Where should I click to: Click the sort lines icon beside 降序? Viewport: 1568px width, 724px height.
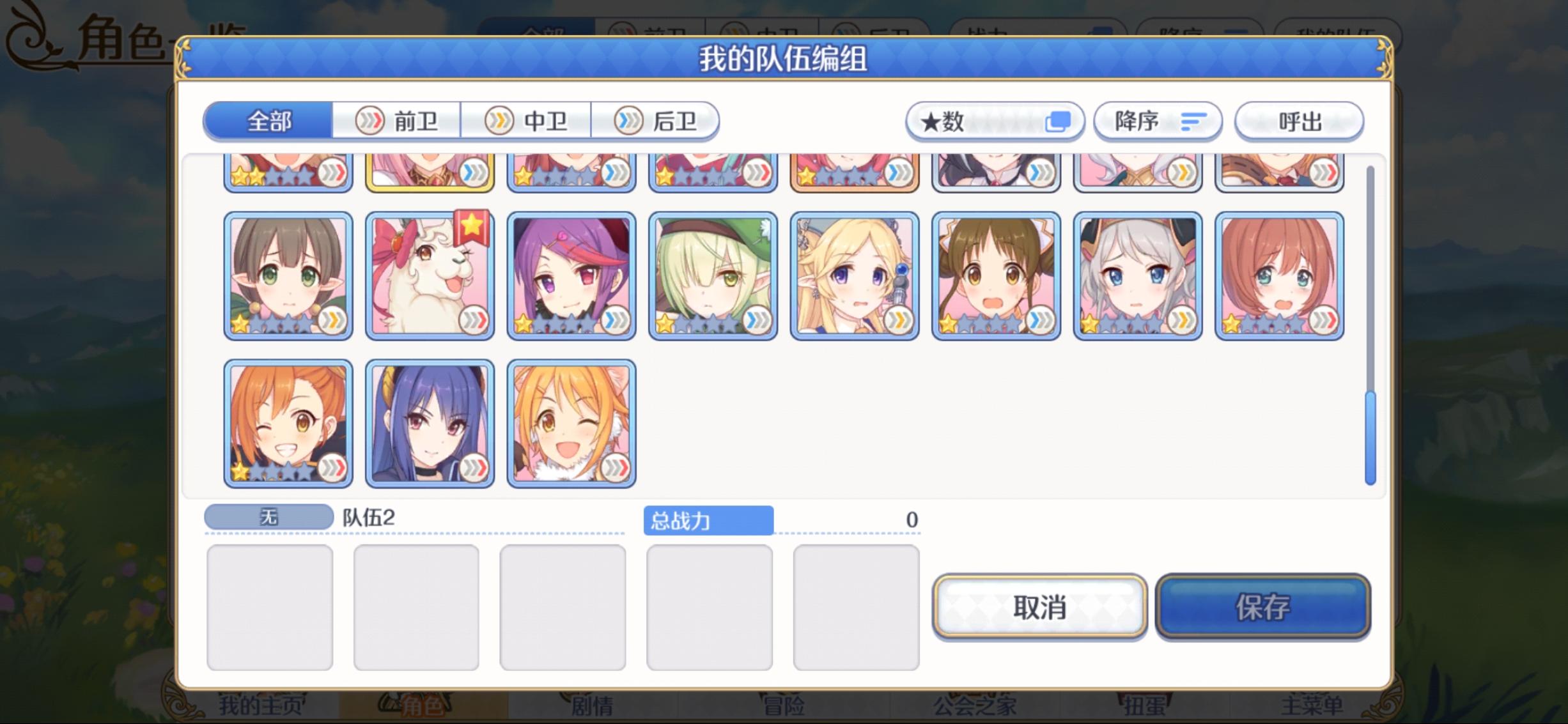click(1195, 121)
